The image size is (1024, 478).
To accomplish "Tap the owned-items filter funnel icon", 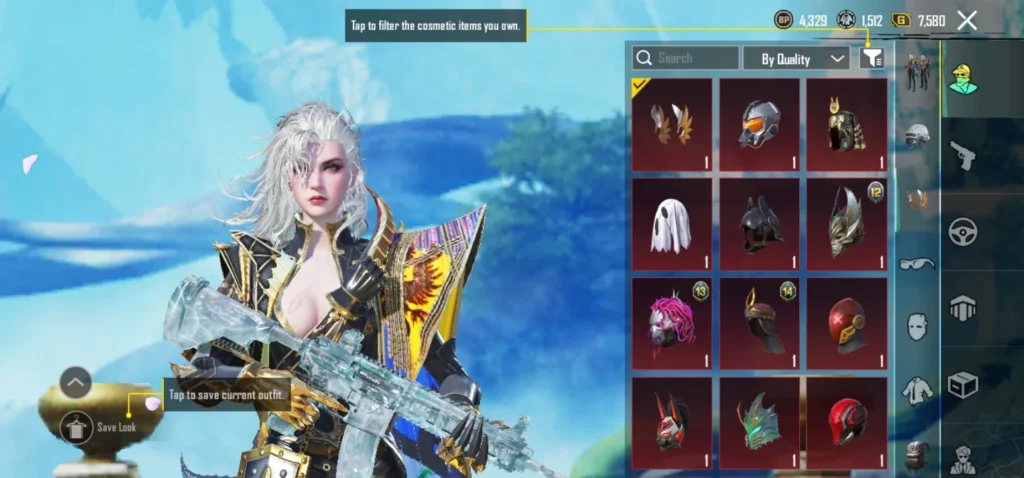I will (872, 59).
